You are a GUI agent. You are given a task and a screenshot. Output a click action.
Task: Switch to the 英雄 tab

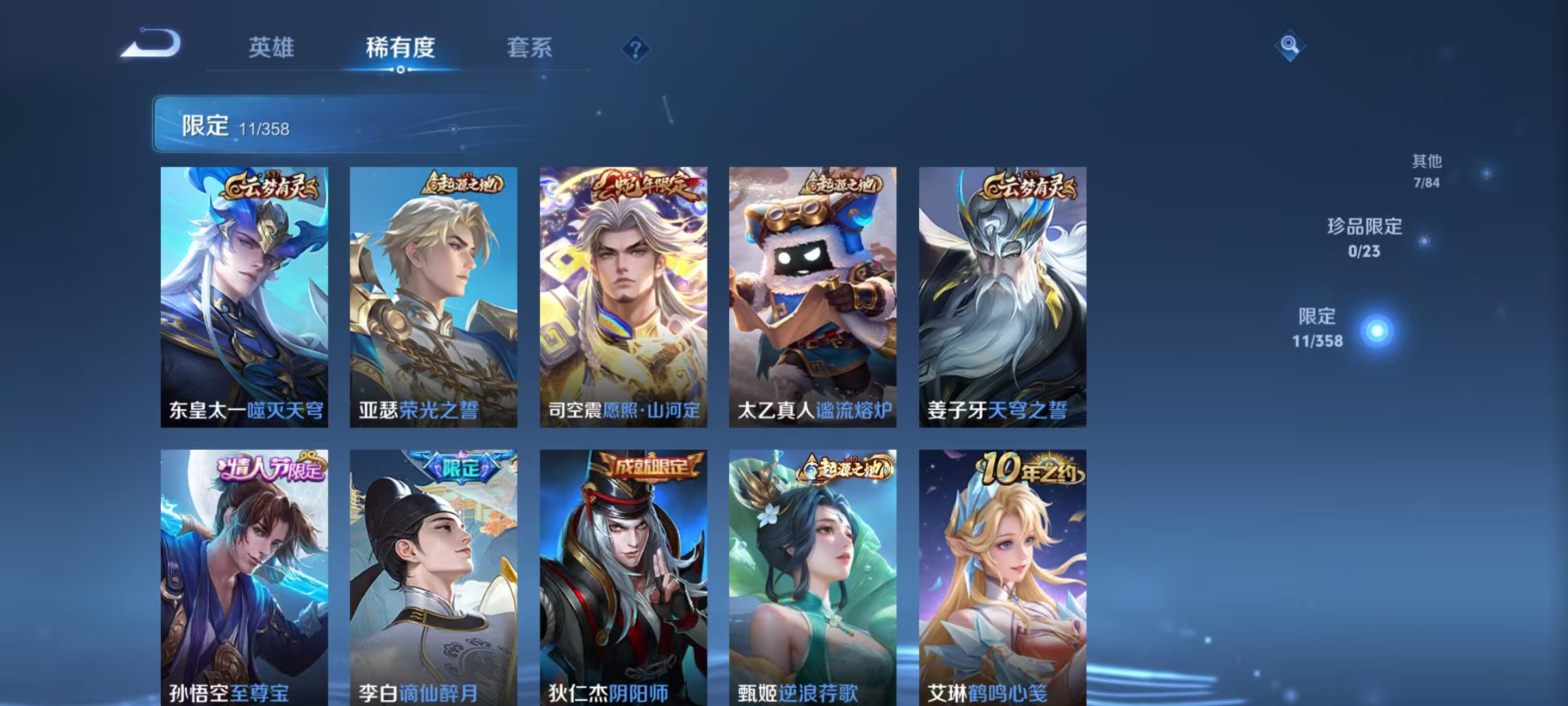[x=272, y=48]
